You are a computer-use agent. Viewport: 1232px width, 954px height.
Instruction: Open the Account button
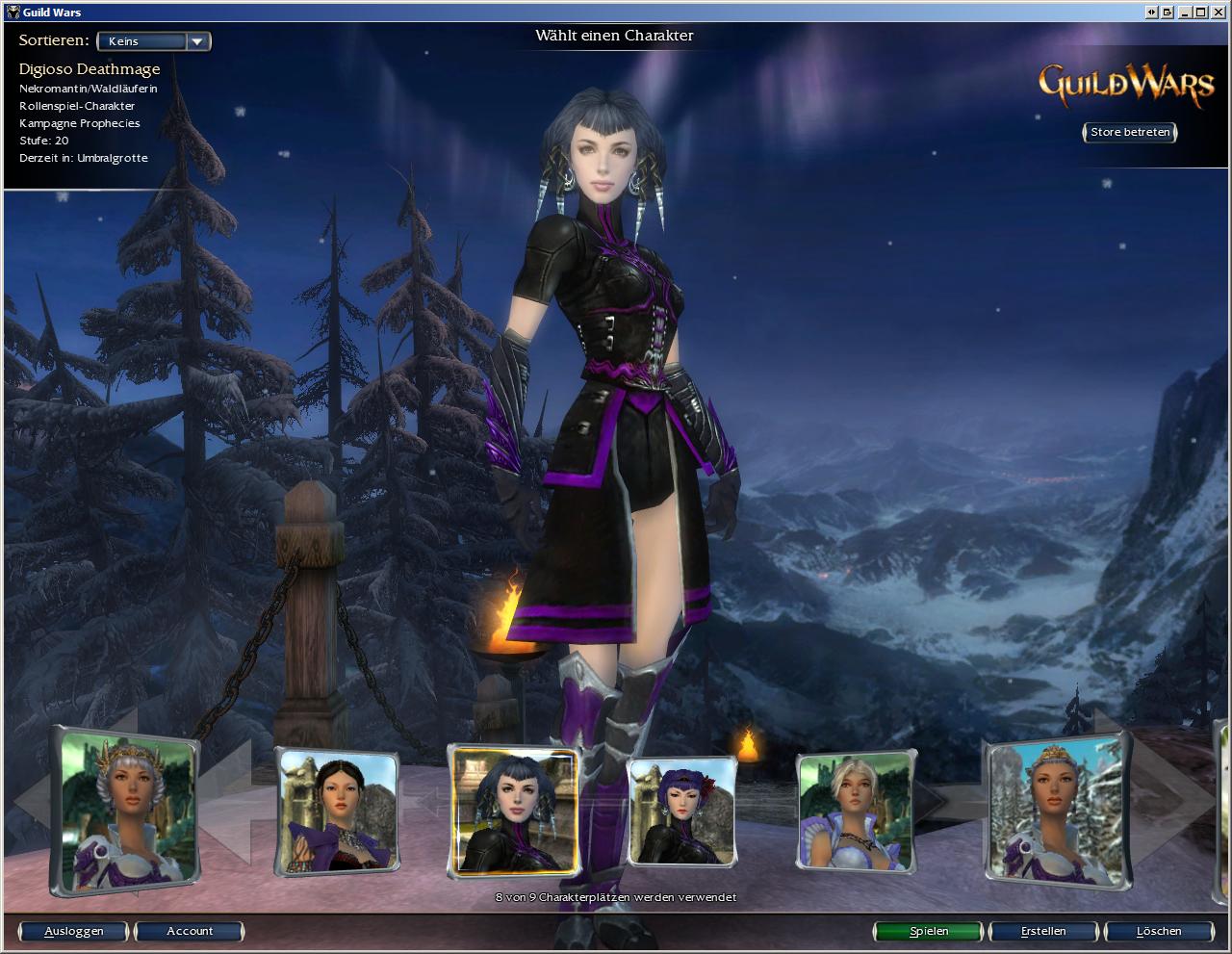point(190,931)
